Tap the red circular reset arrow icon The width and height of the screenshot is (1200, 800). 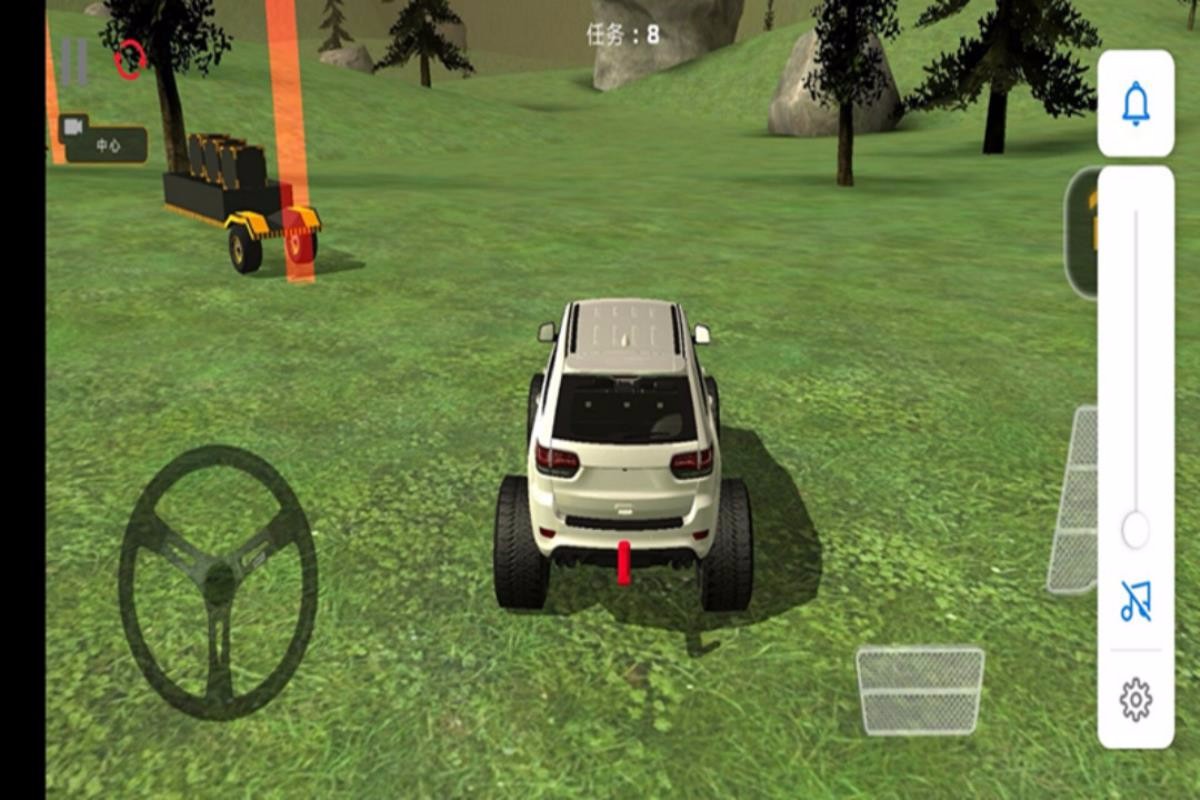(x=130, y=60)
